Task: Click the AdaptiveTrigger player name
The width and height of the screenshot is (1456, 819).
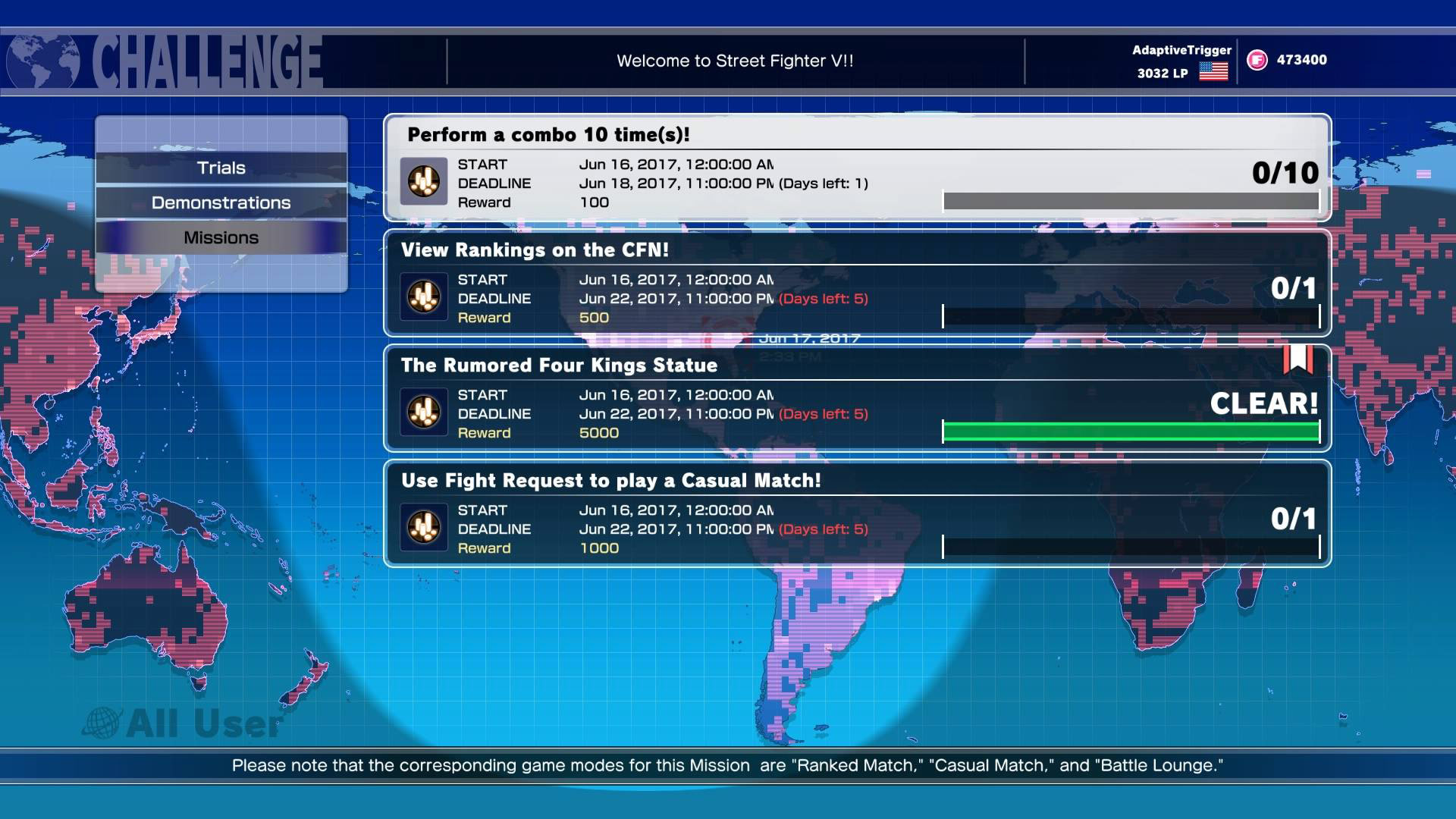Action: point(1181,49)
